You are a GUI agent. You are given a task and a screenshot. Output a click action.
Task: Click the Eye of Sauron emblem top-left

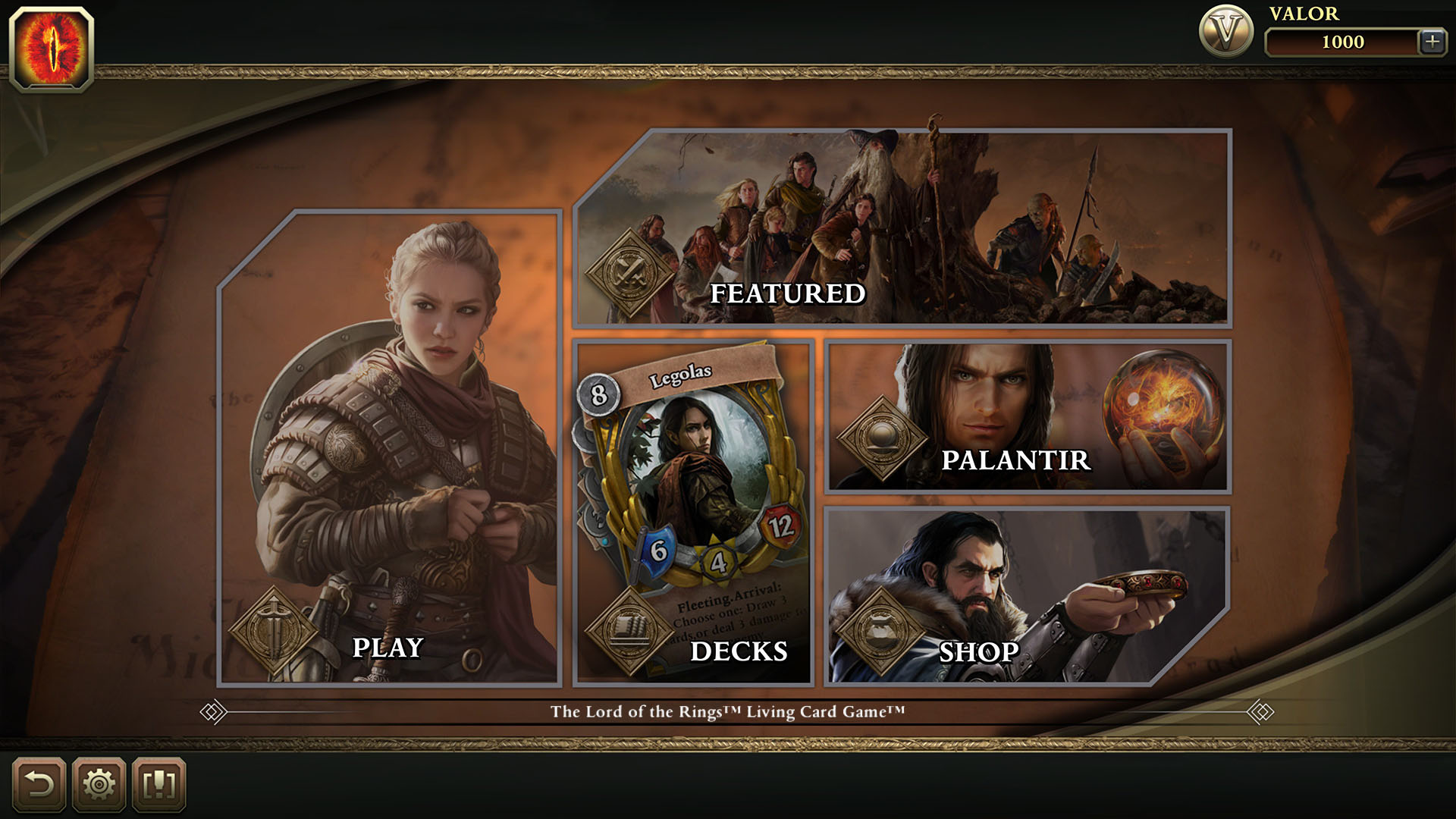53,45
